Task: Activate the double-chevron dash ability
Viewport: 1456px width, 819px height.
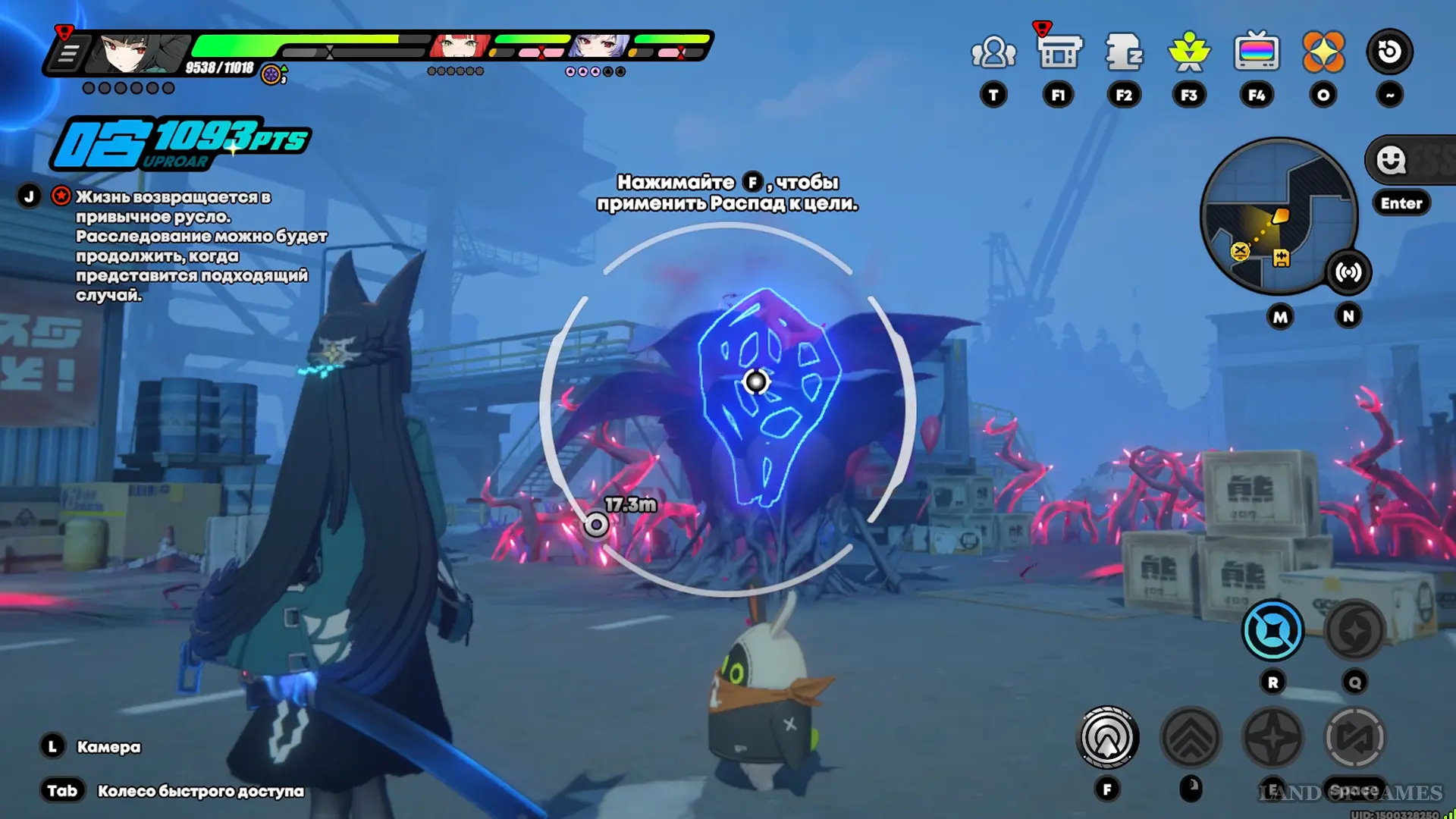Action: click(x=1191, y=738)
